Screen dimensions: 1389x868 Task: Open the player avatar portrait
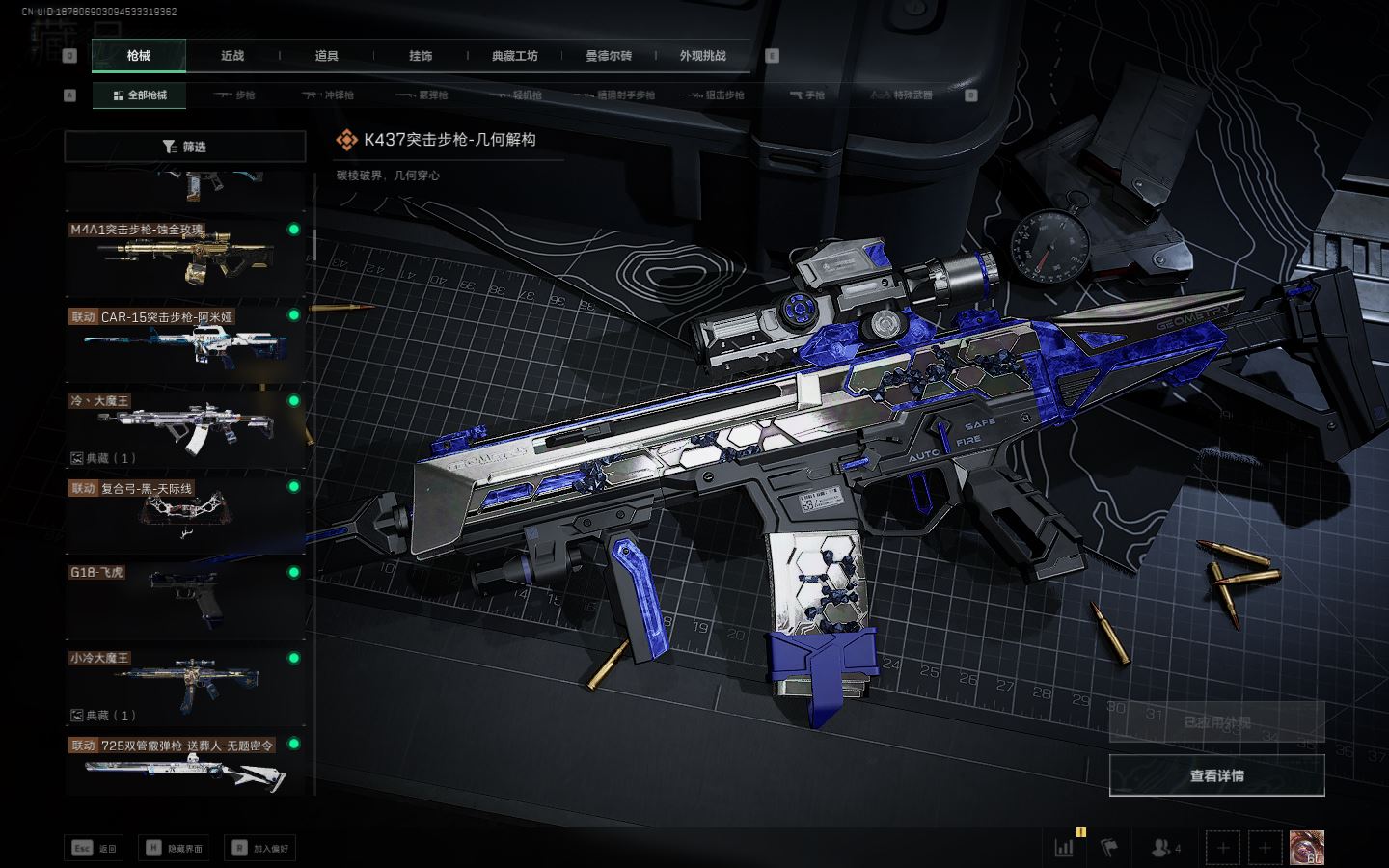tap(1306, 848)
